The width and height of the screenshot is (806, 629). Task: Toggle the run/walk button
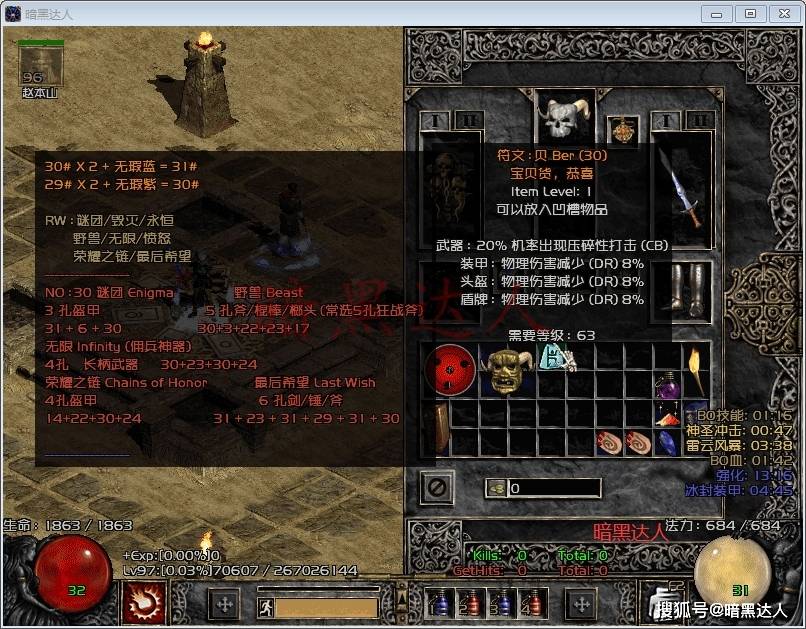tap(264, 606)
